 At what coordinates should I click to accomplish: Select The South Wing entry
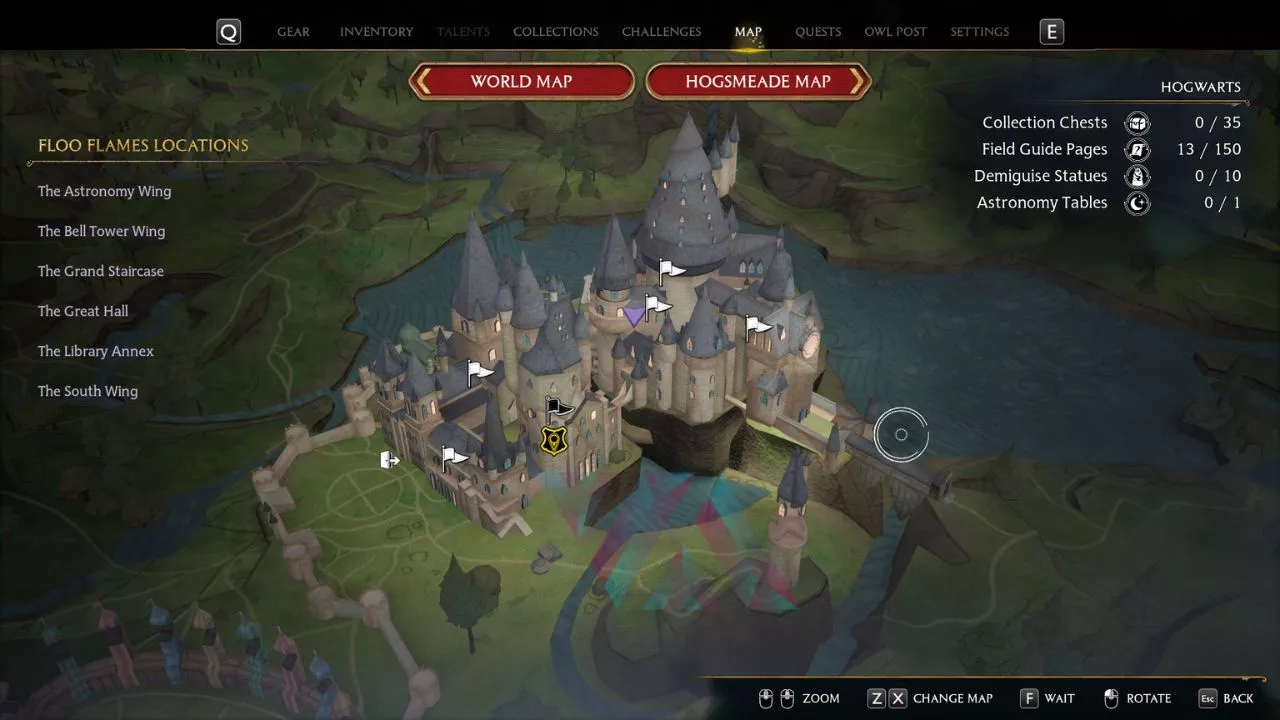pos(88,391)
